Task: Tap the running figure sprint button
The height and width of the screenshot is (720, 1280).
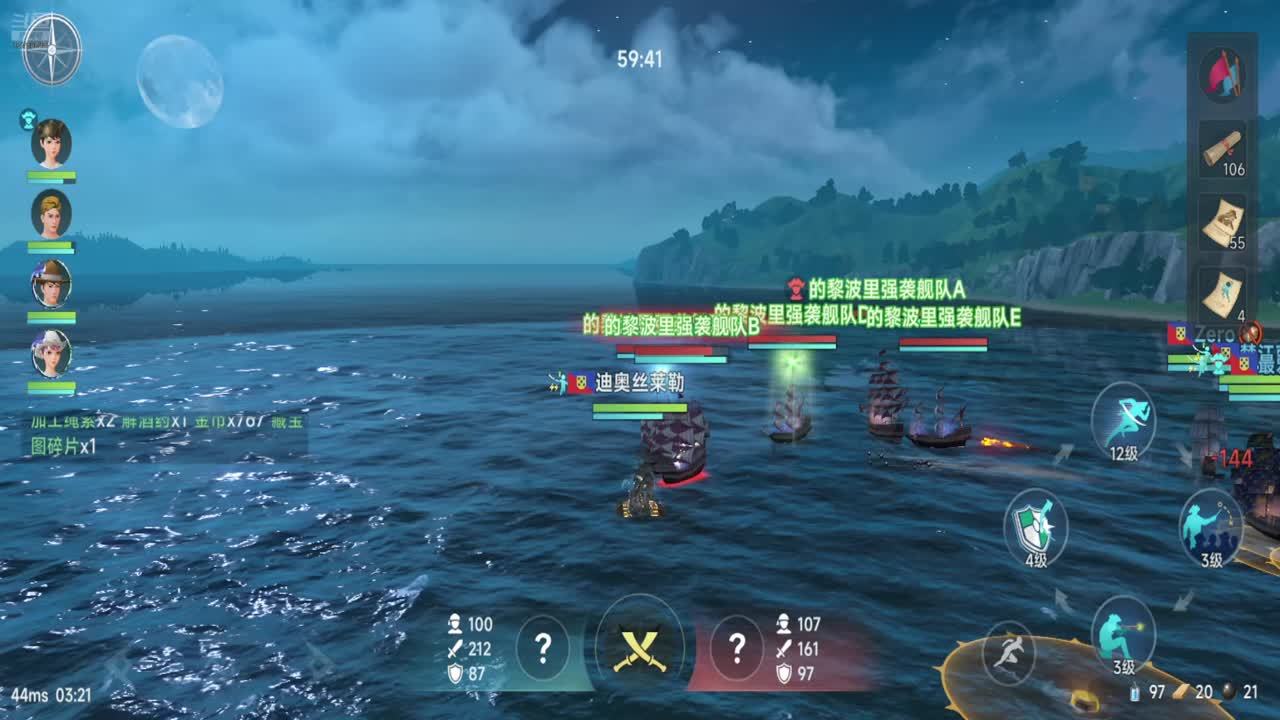Action: 1008,652
